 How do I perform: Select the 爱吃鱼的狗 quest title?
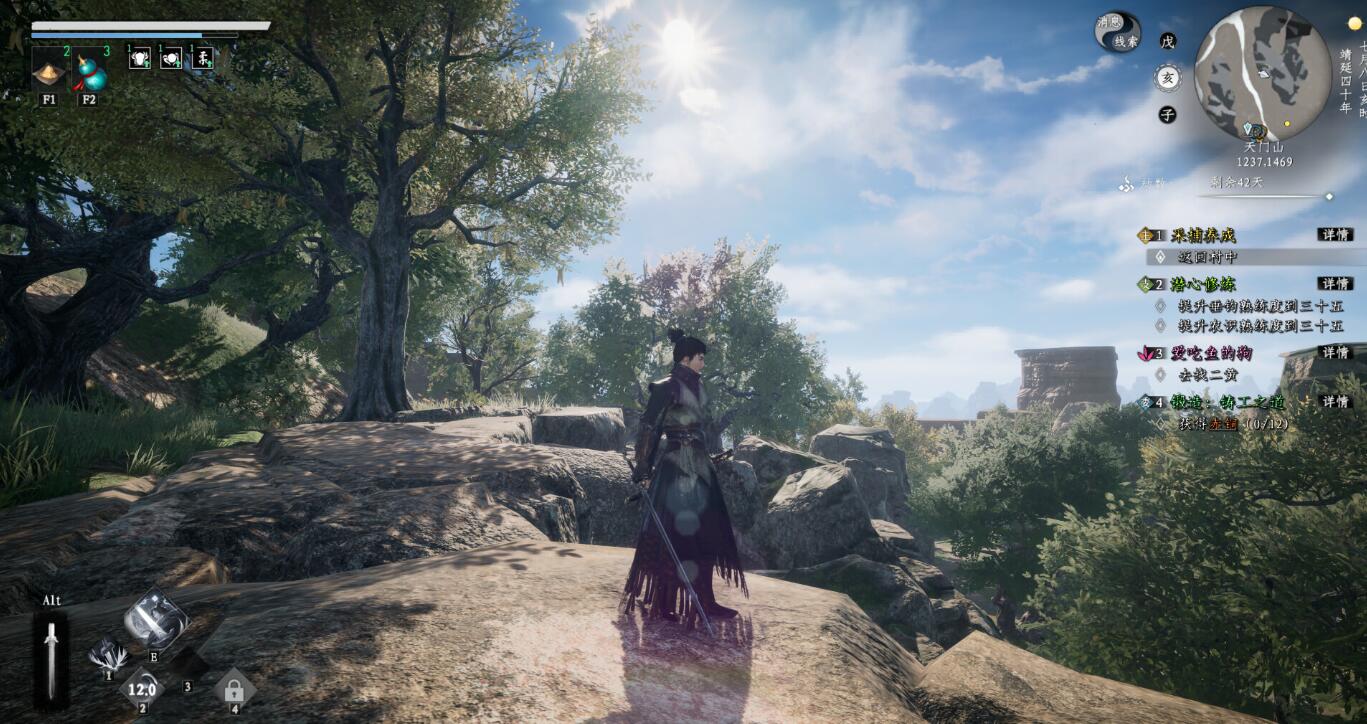click(x=1212, y=353)
